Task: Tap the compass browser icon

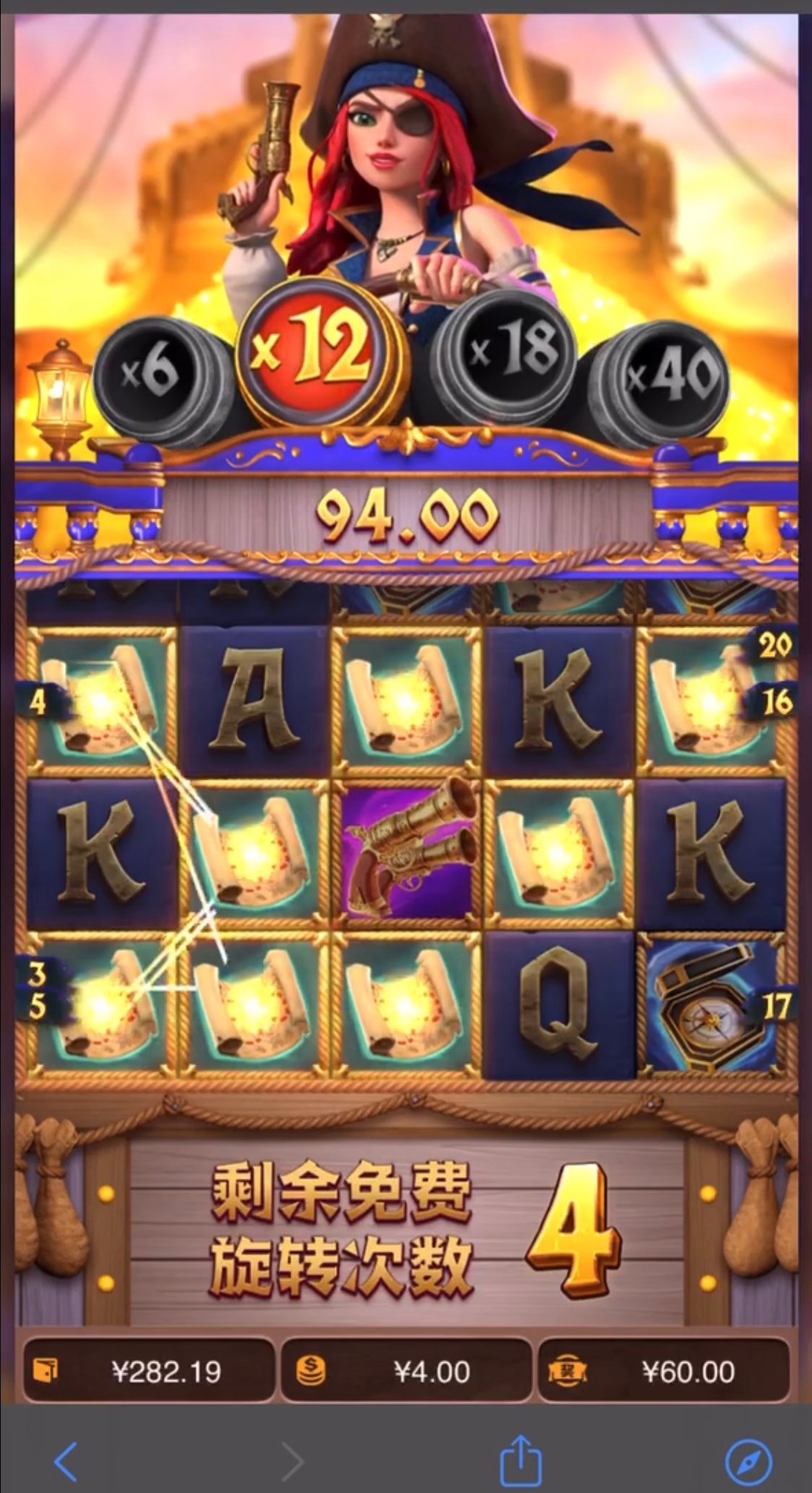Action: (x=748, y=1460)
